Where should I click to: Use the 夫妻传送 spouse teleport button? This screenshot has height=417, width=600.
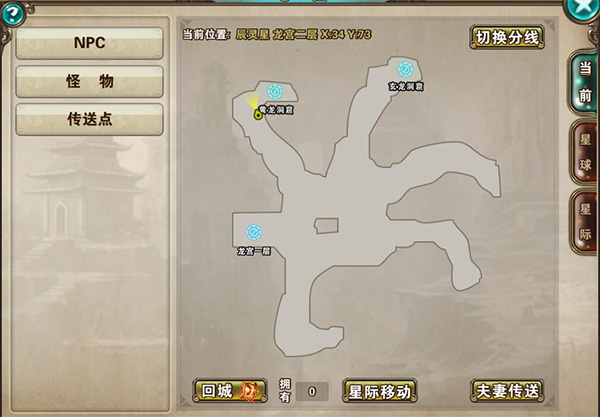click(507, 390)
